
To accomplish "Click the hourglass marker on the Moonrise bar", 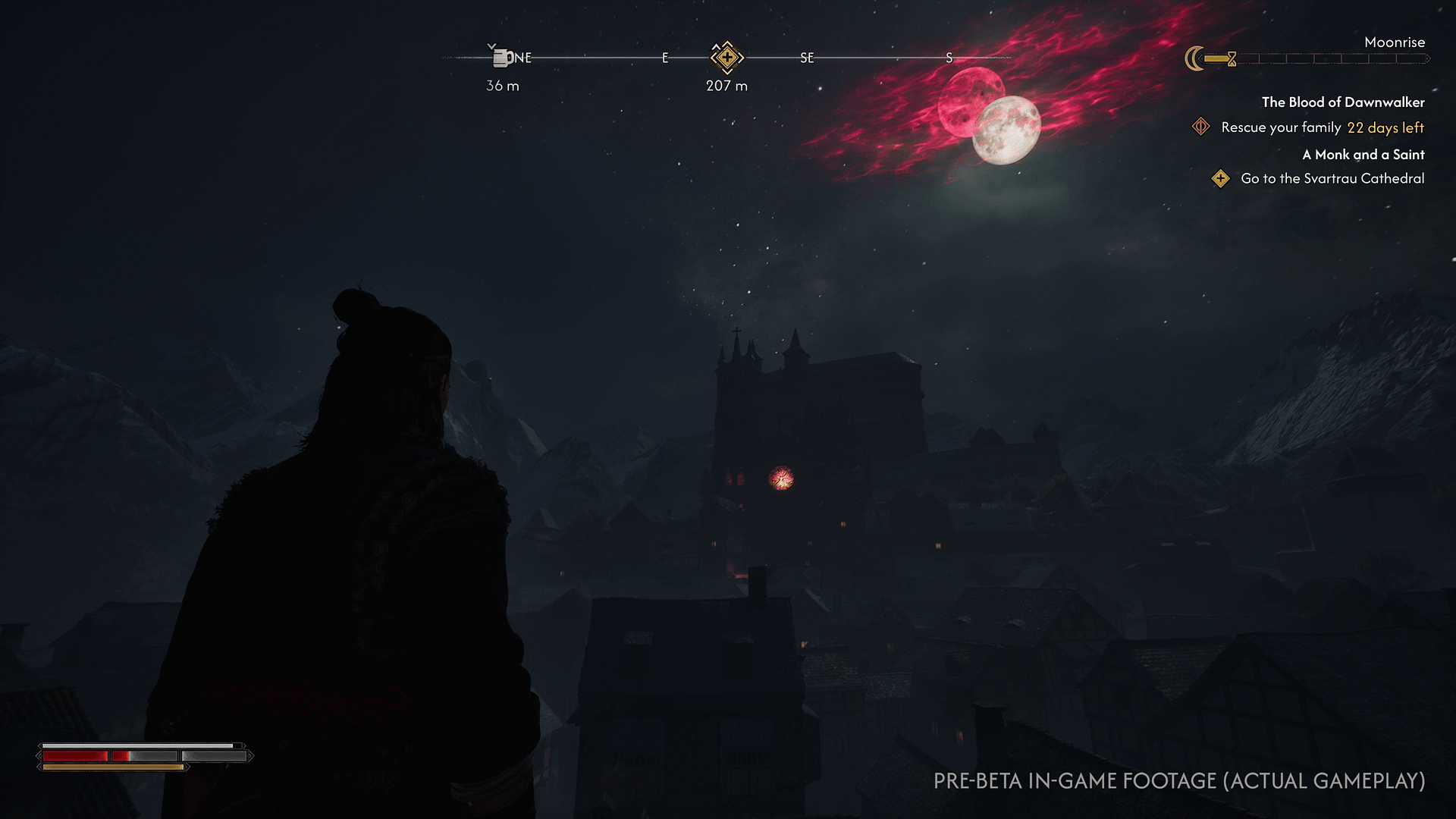I will click(1232, 59).
